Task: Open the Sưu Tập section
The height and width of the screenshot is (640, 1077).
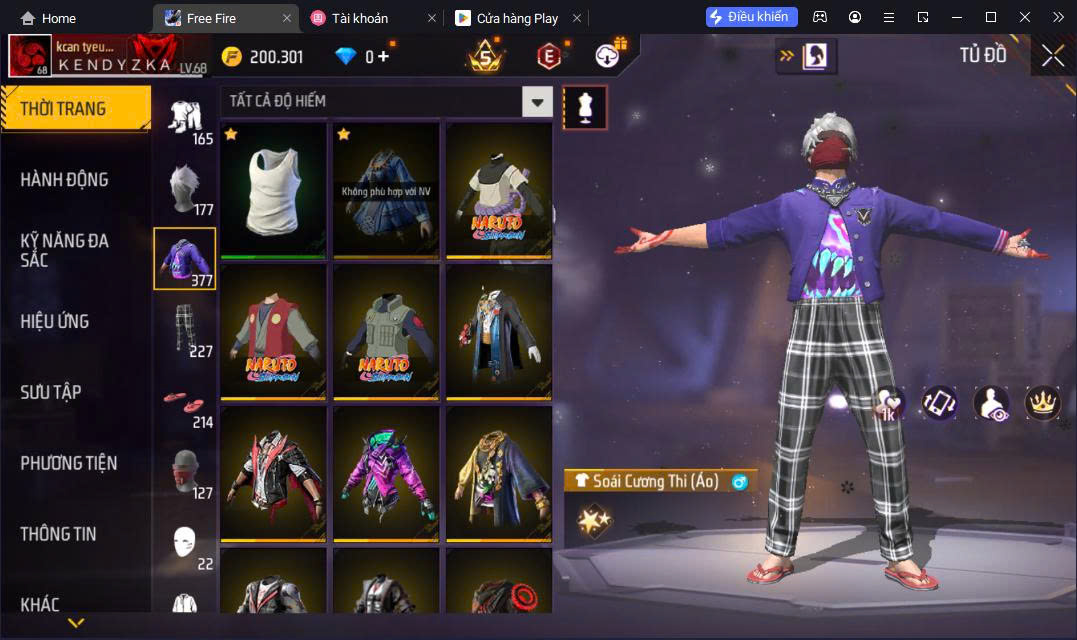Action: [51, 392]
